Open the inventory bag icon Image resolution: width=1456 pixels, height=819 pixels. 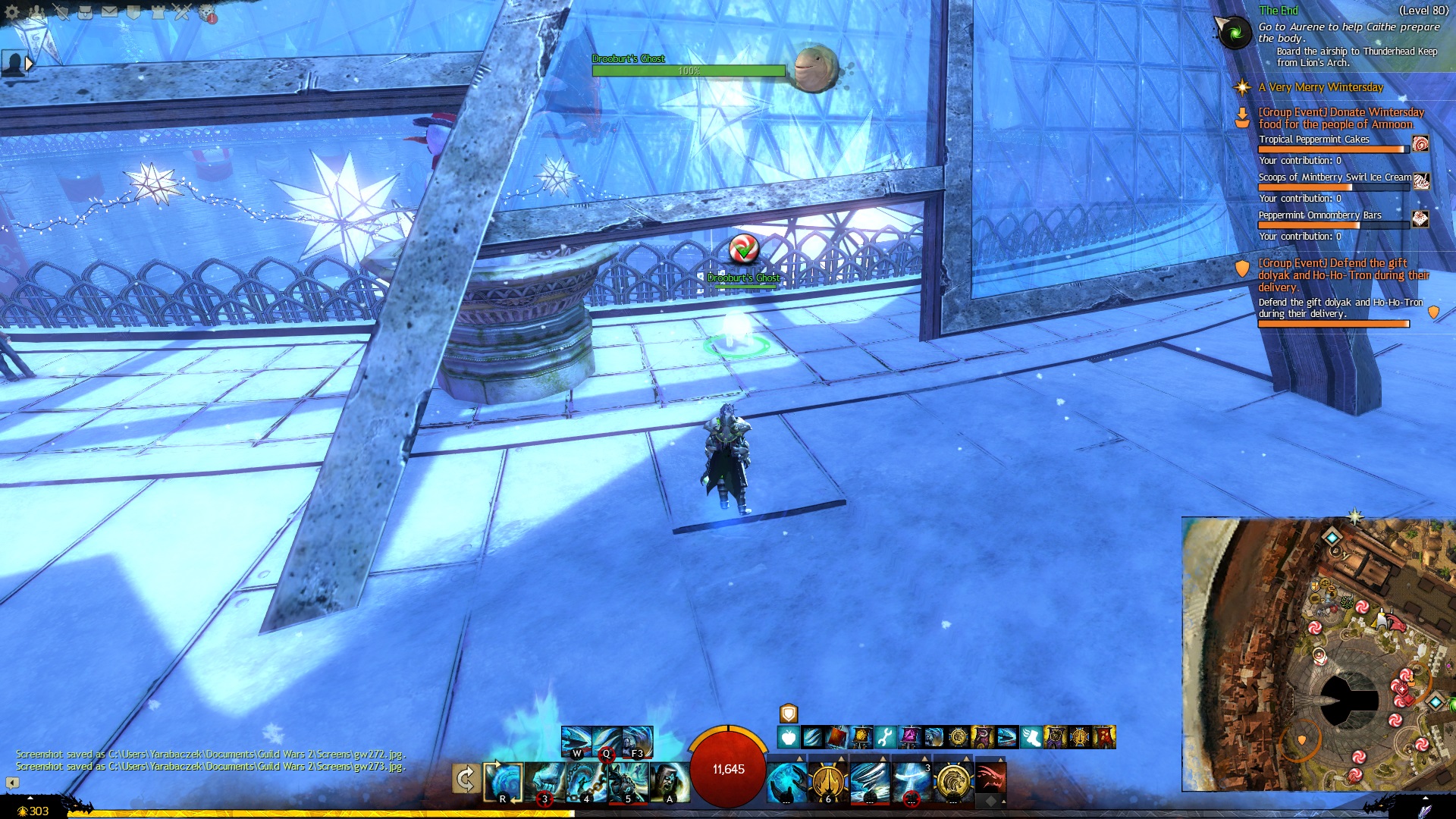[85, 12]
